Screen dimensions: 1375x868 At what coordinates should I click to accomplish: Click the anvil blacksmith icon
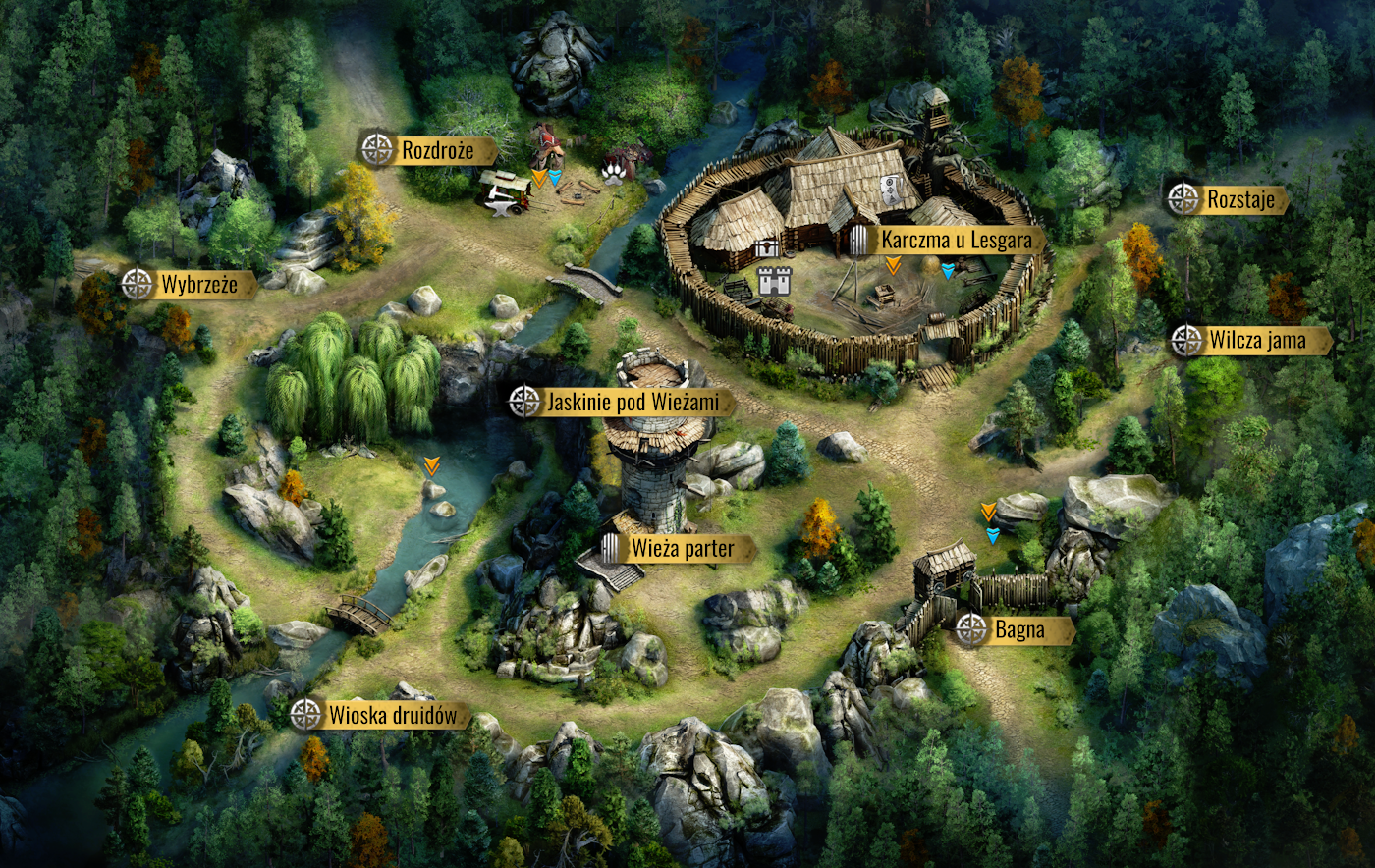coord(498,207)
